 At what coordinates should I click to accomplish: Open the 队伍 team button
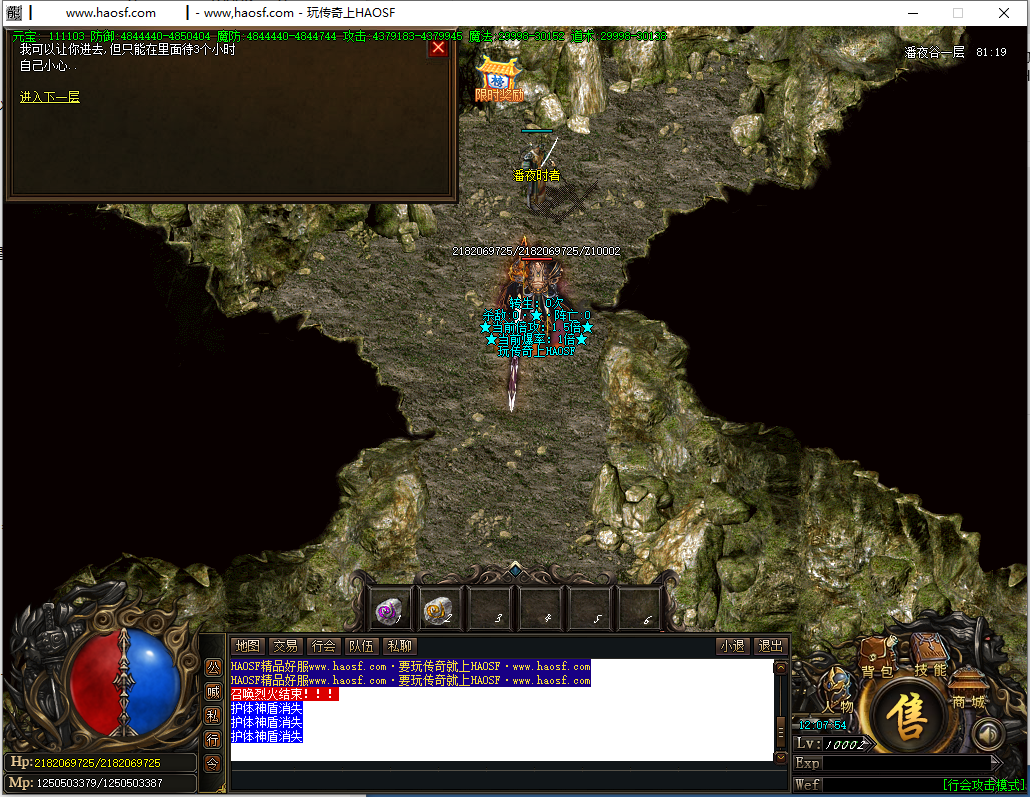[x=361, y=646]
